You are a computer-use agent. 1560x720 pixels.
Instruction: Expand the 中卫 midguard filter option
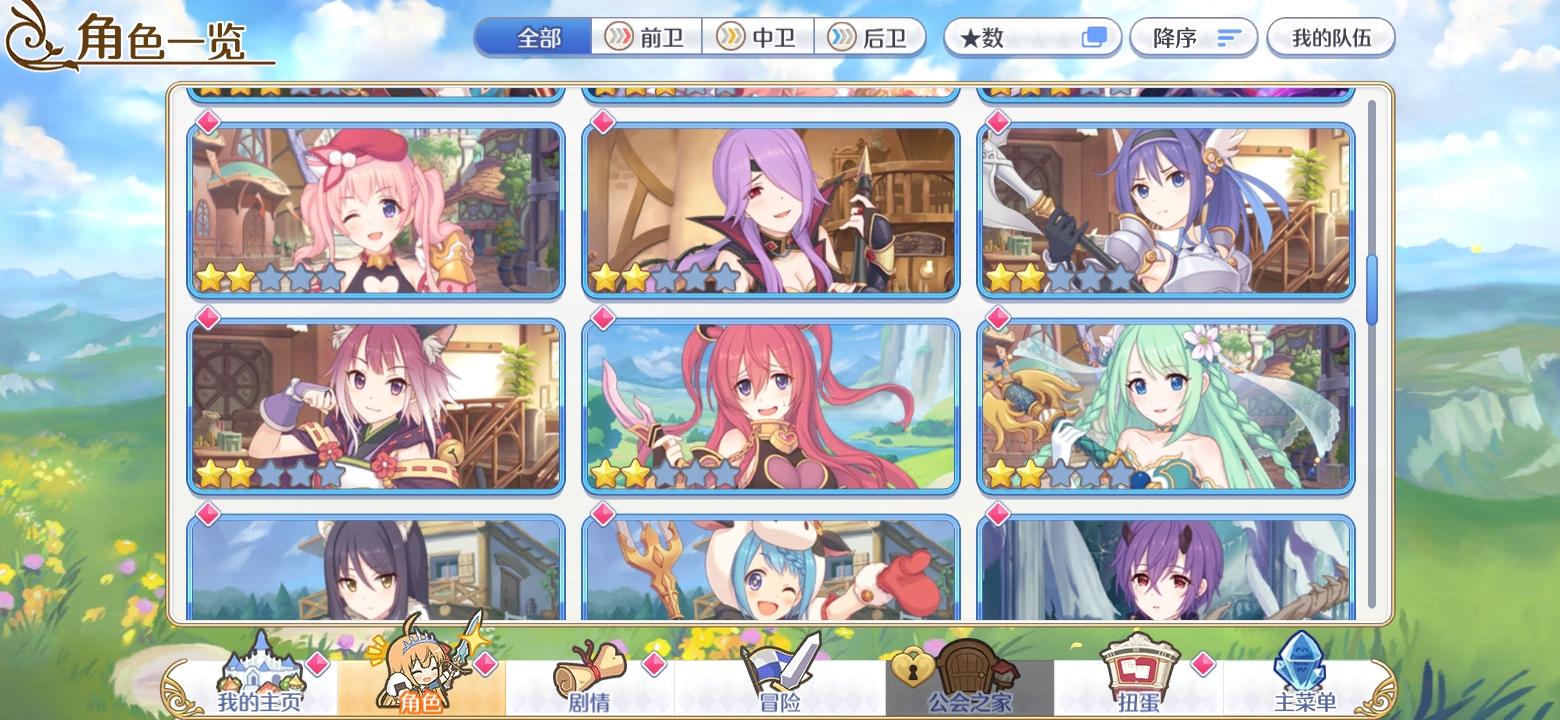759,37
